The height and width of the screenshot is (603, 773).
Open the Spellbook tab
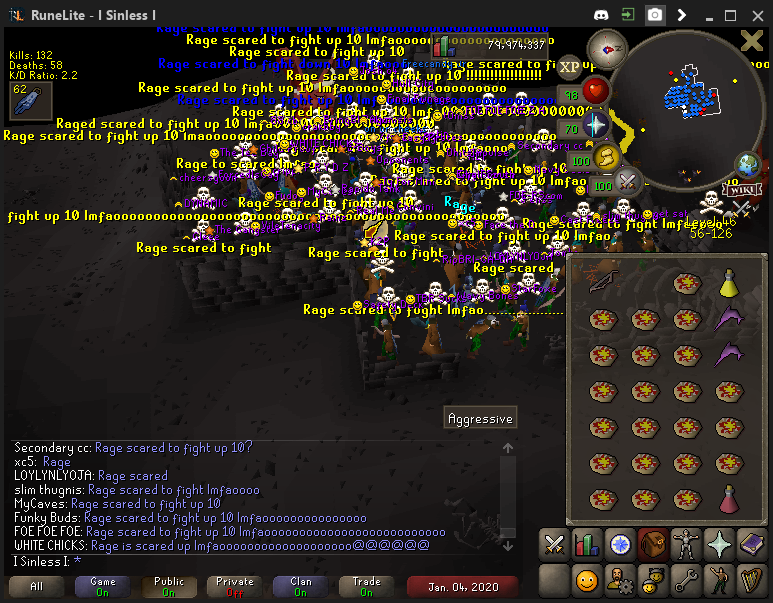[752, 545]
